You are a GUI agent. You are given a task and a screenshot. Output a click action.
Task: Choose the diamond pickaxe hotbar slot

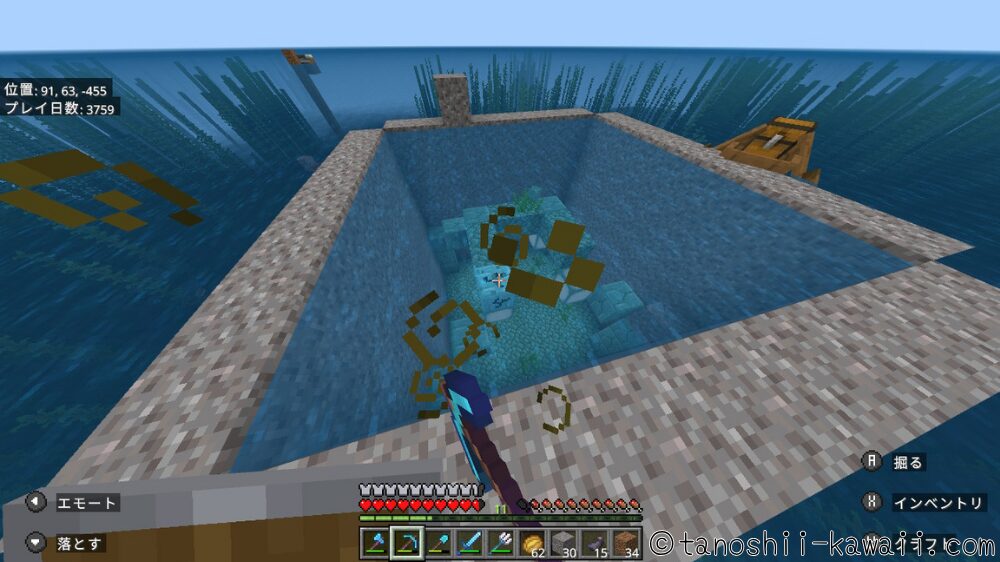406,543
